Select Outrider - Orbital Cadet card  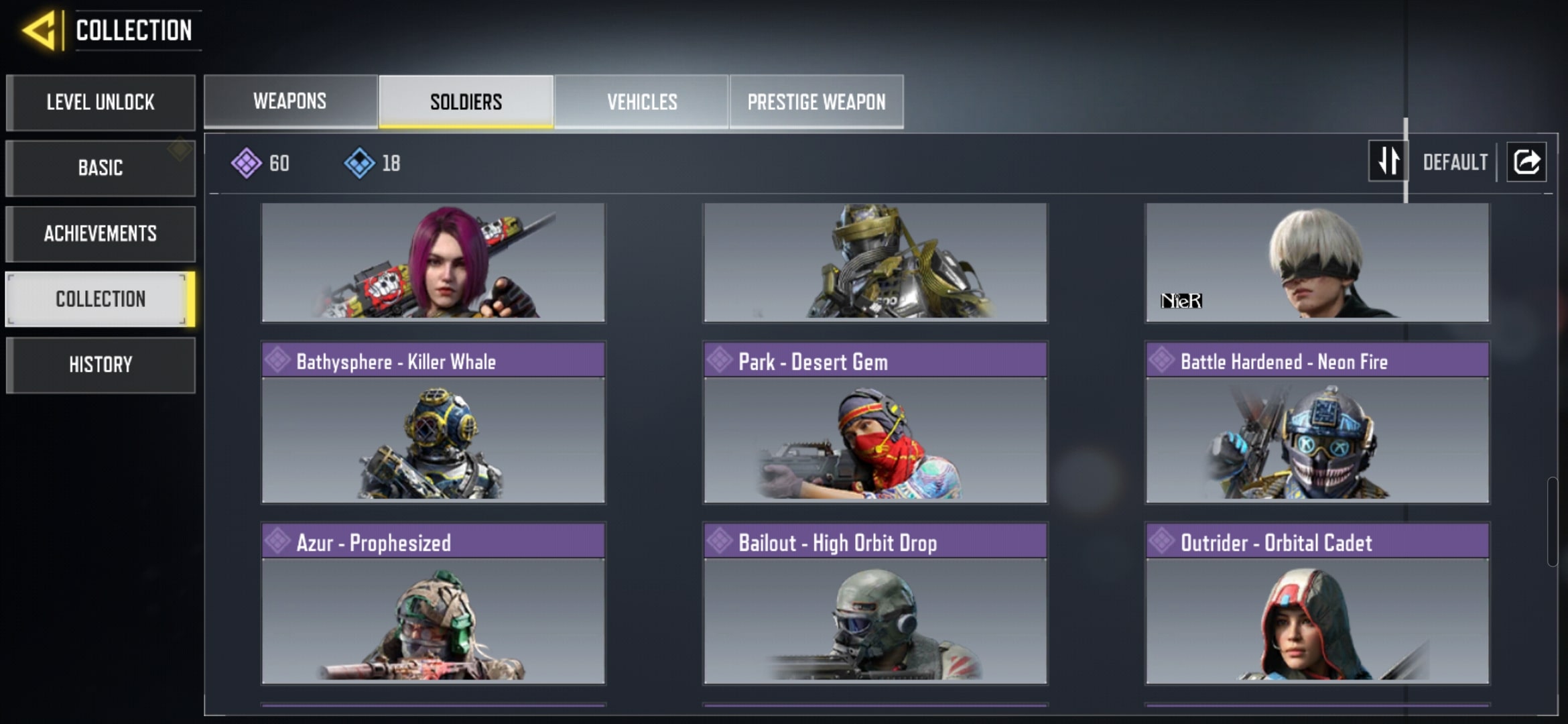tap(1317, 604)
